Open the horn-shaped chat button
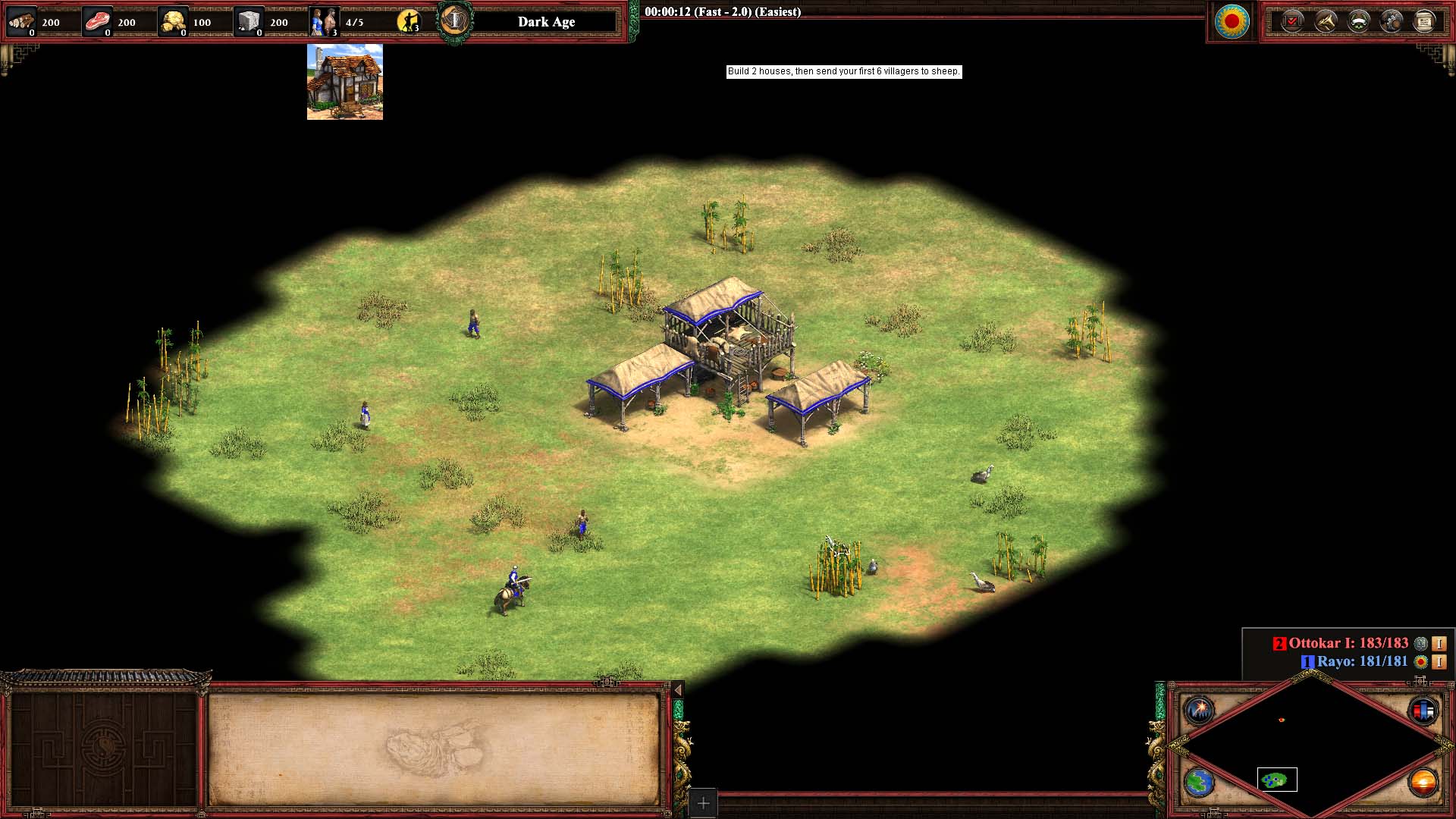This screenshot has width=1456, height=819. (x=1325, y=21)
